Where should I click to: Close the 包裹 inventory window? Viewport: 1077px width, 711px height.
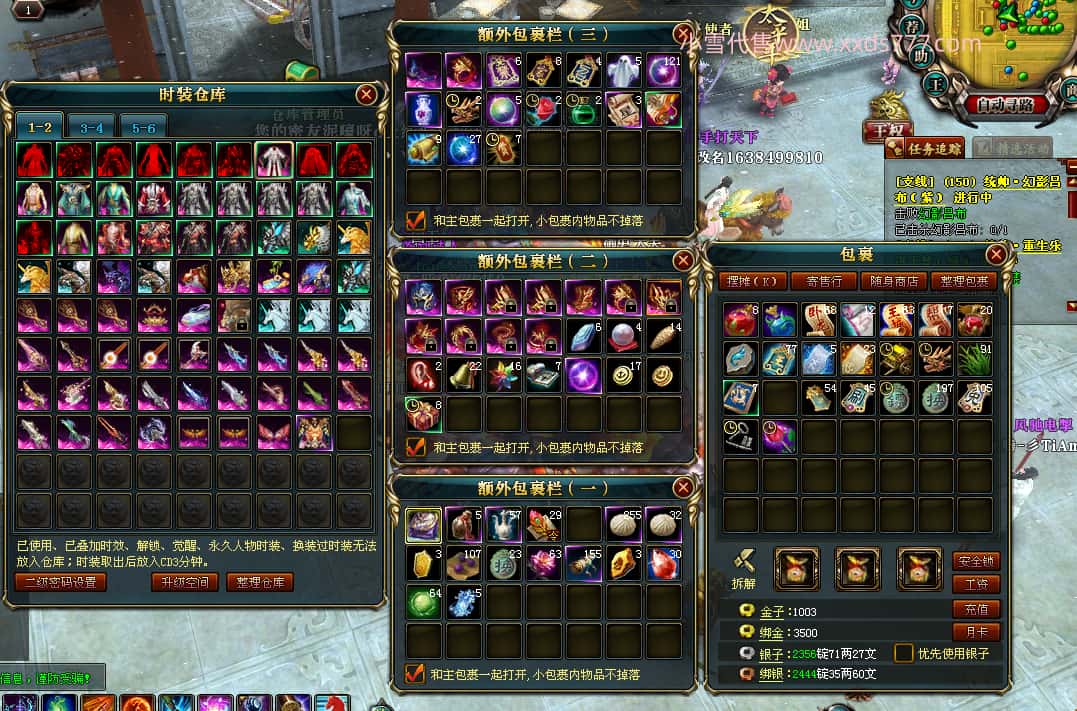[x=996, y=255]
